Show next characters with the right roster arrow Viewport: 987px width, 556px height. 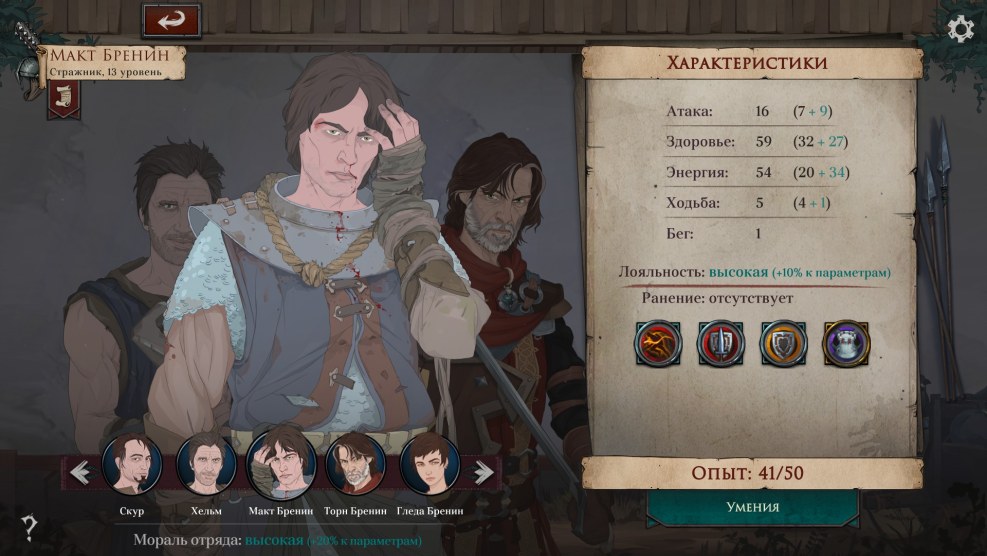click(483, 471)
